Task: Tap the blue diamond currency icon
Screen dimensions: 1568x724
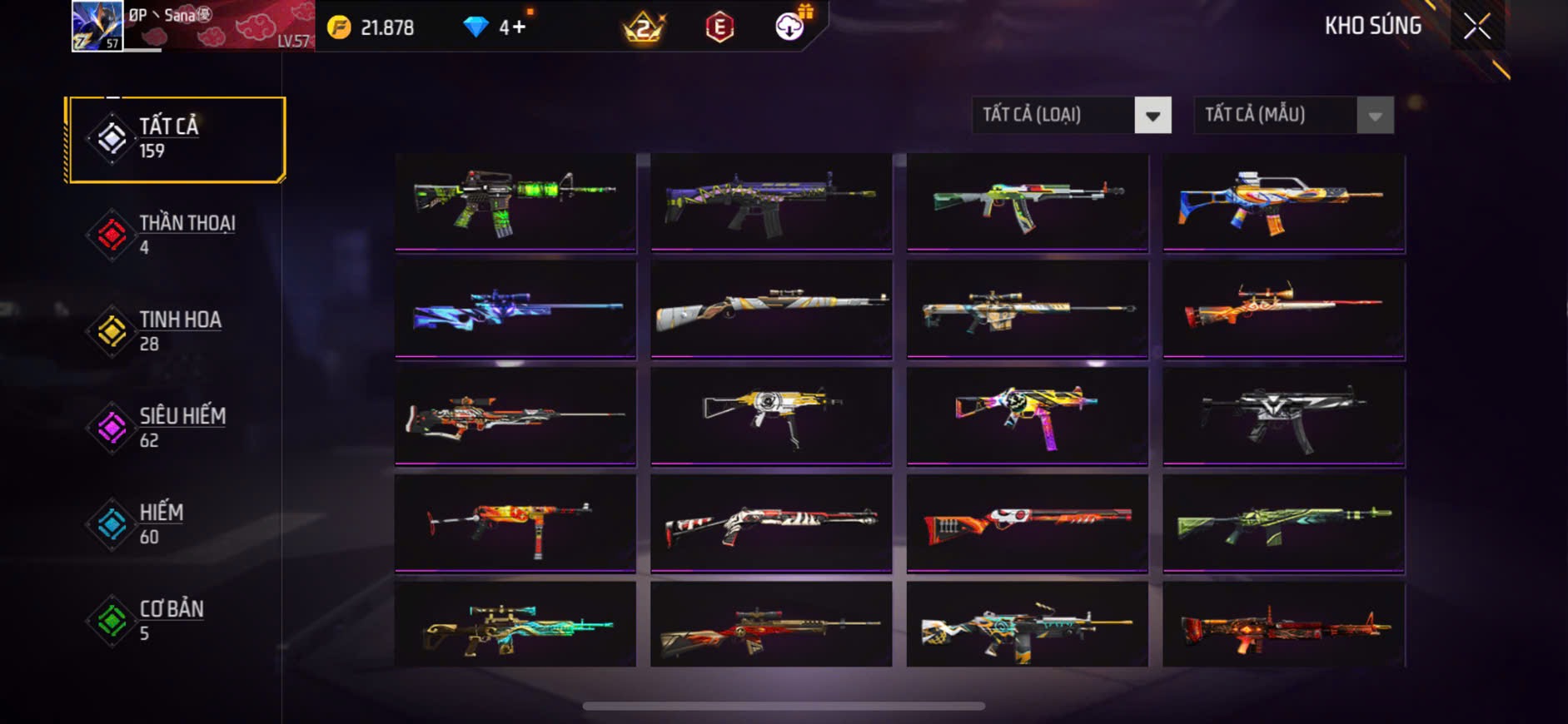Action: [475, 27]
